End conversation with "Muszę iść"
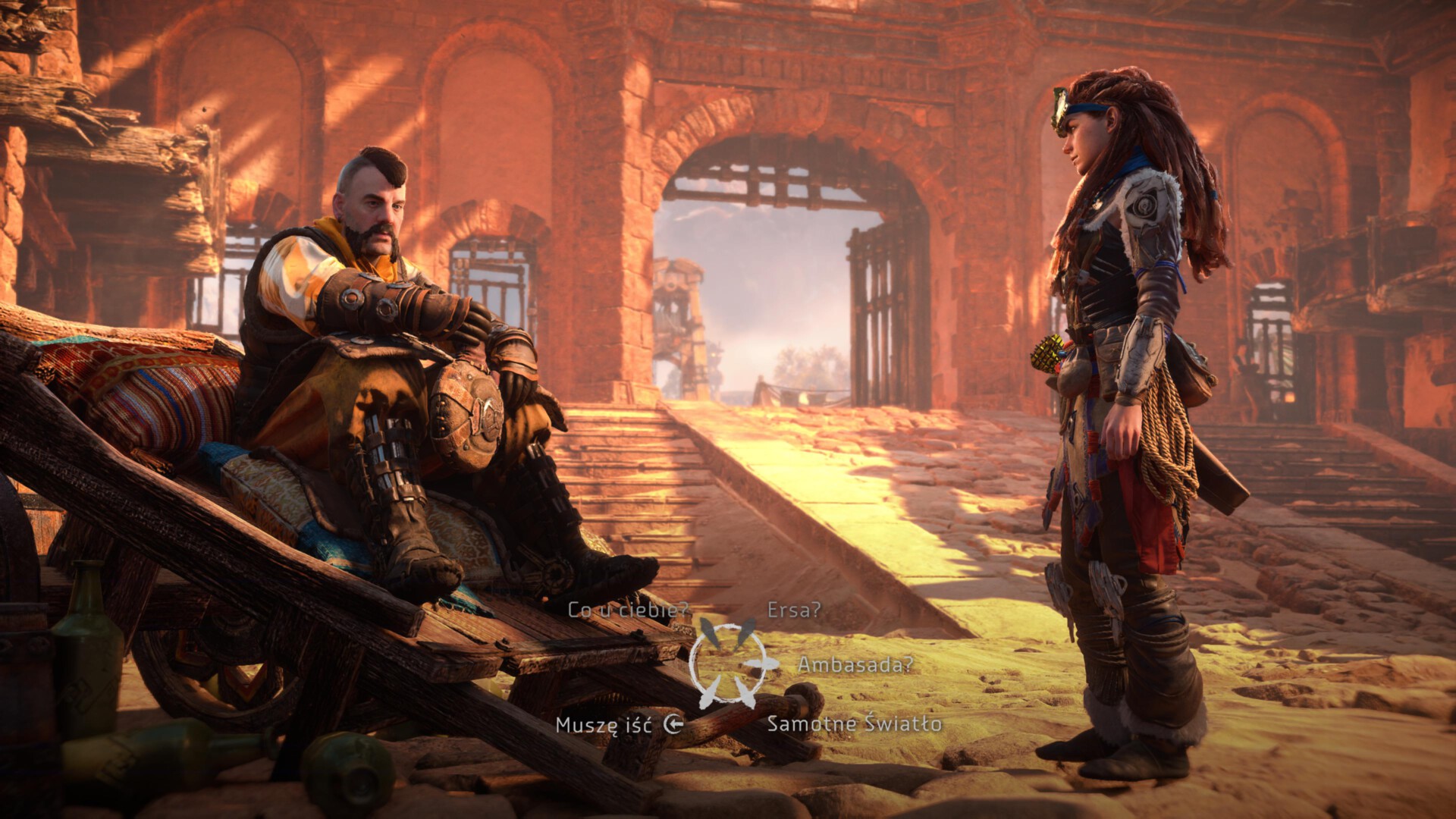1456x819 pixels. pyautogui.click(x=604, y=725)
